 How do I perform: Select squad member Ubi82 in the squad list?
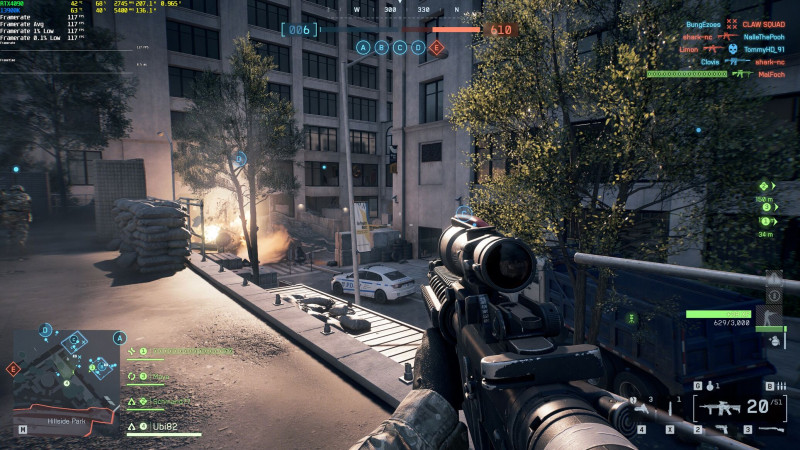[x=165, y=427]
